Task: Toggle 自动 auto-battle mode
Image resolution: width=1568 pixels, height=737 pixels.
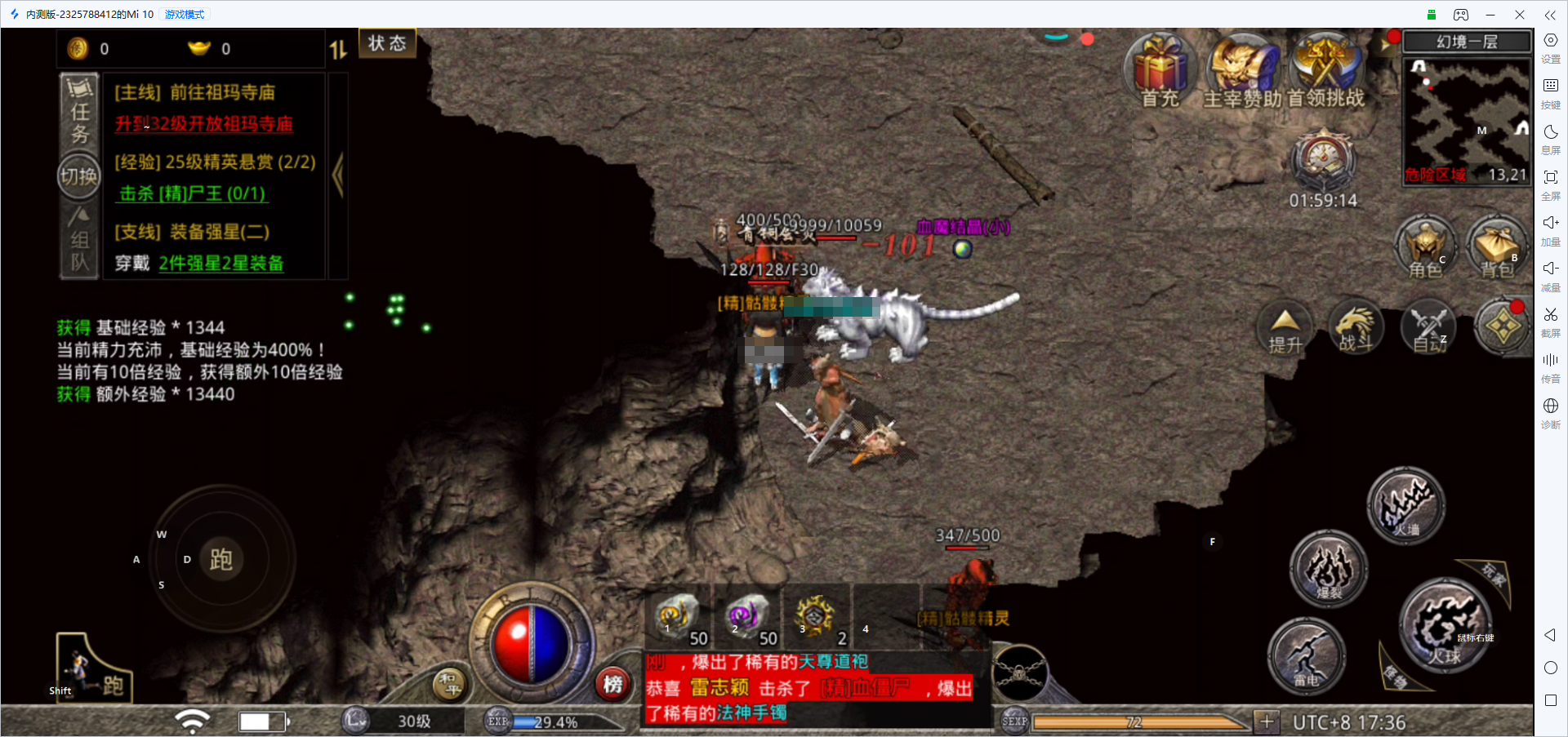Action: pyautogui.click(x=1429, y=328)
